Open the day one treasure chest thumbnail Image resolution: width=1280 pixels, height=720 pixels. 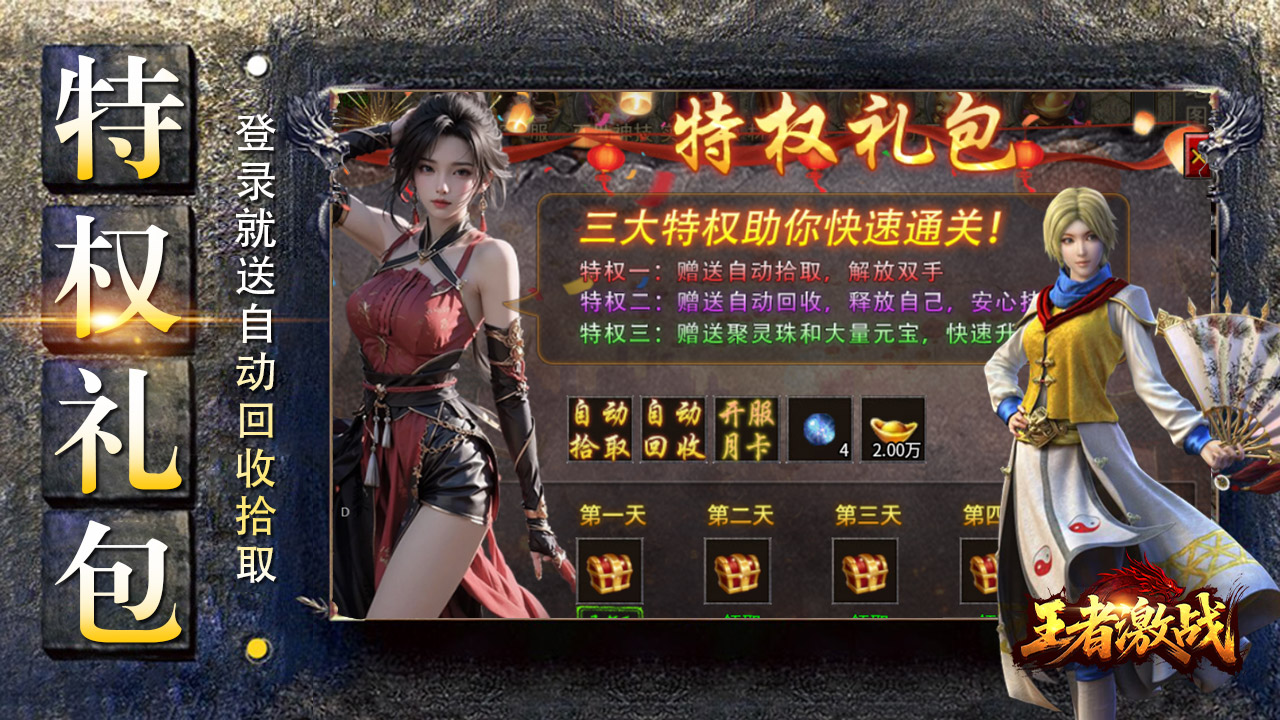coord(611,570)
